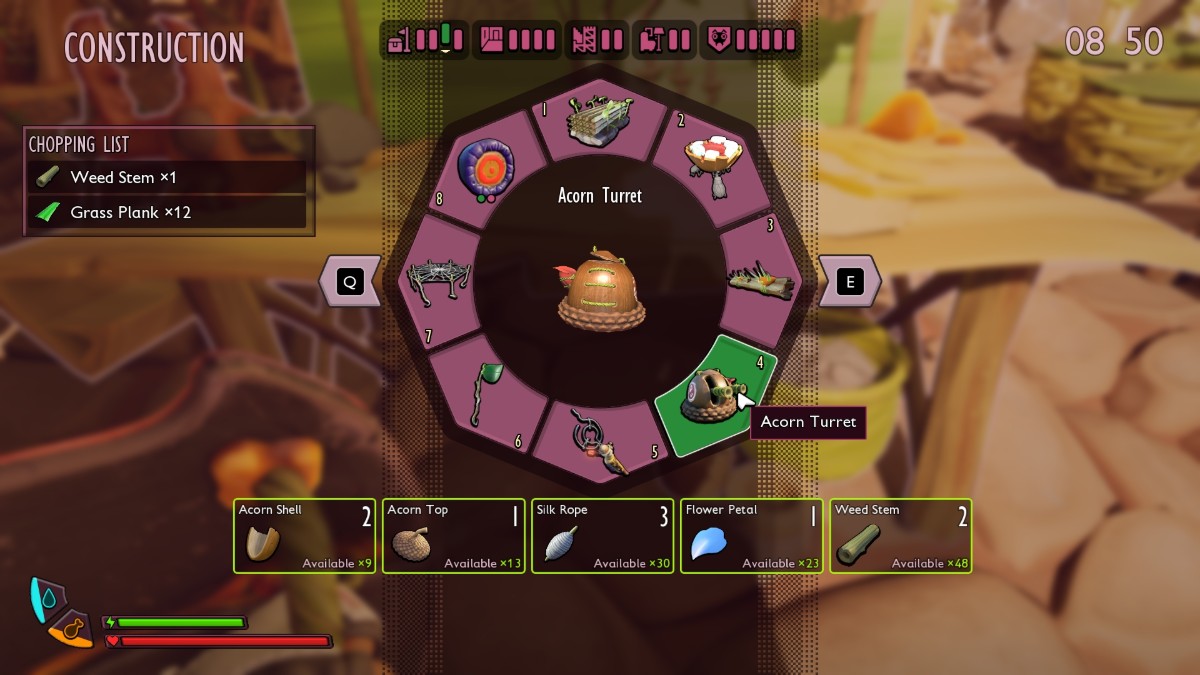Select Grass Plank row in Chopping List
Image resolution: width=1200 pixels, height=675 pixels.
167,212
